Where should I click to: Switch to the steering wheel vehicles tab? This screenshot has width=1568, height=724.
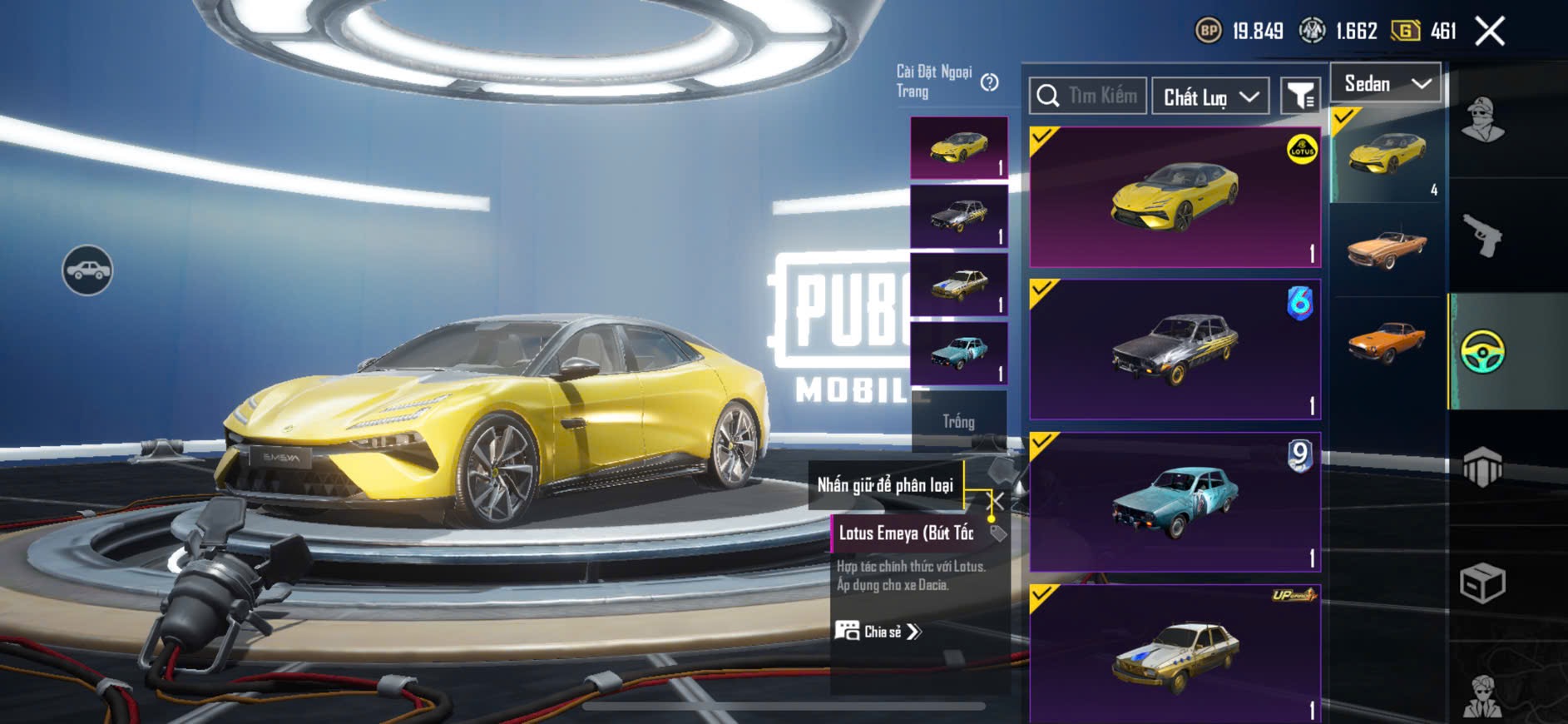tap(1482, 351)
